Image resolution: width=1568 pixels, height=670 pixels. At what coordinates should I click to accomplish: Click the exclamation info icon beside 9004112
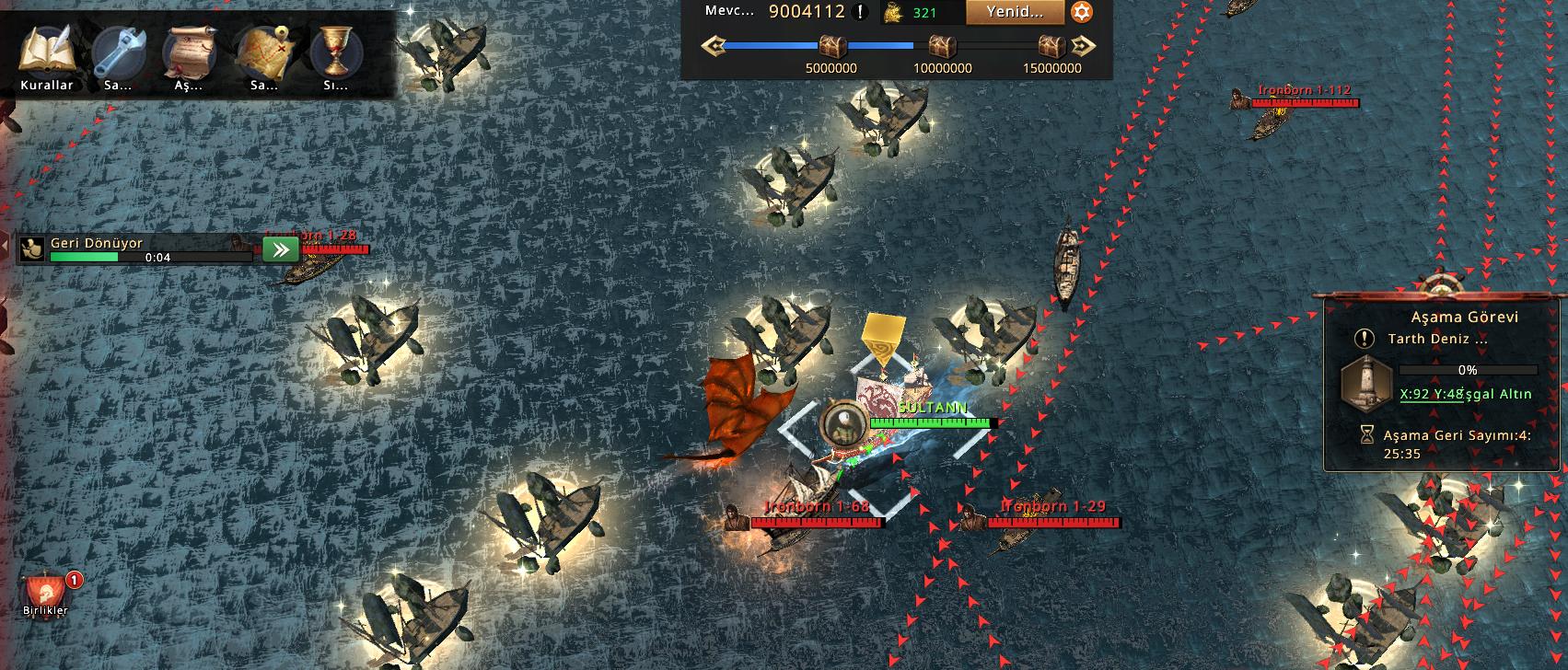(x=860, y=12)
